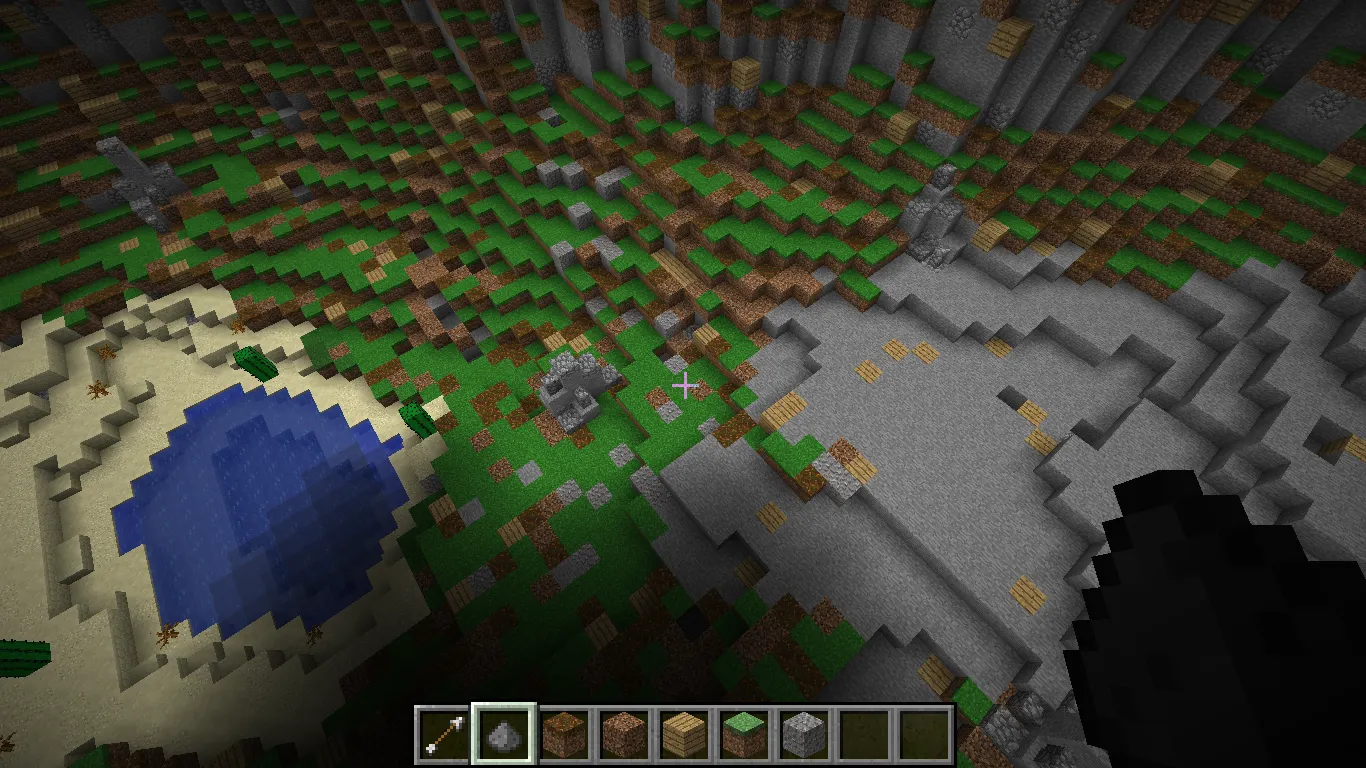Select the wooden planks block slot
This screenshot has height=768, width=1366.
tap(684, 735)
